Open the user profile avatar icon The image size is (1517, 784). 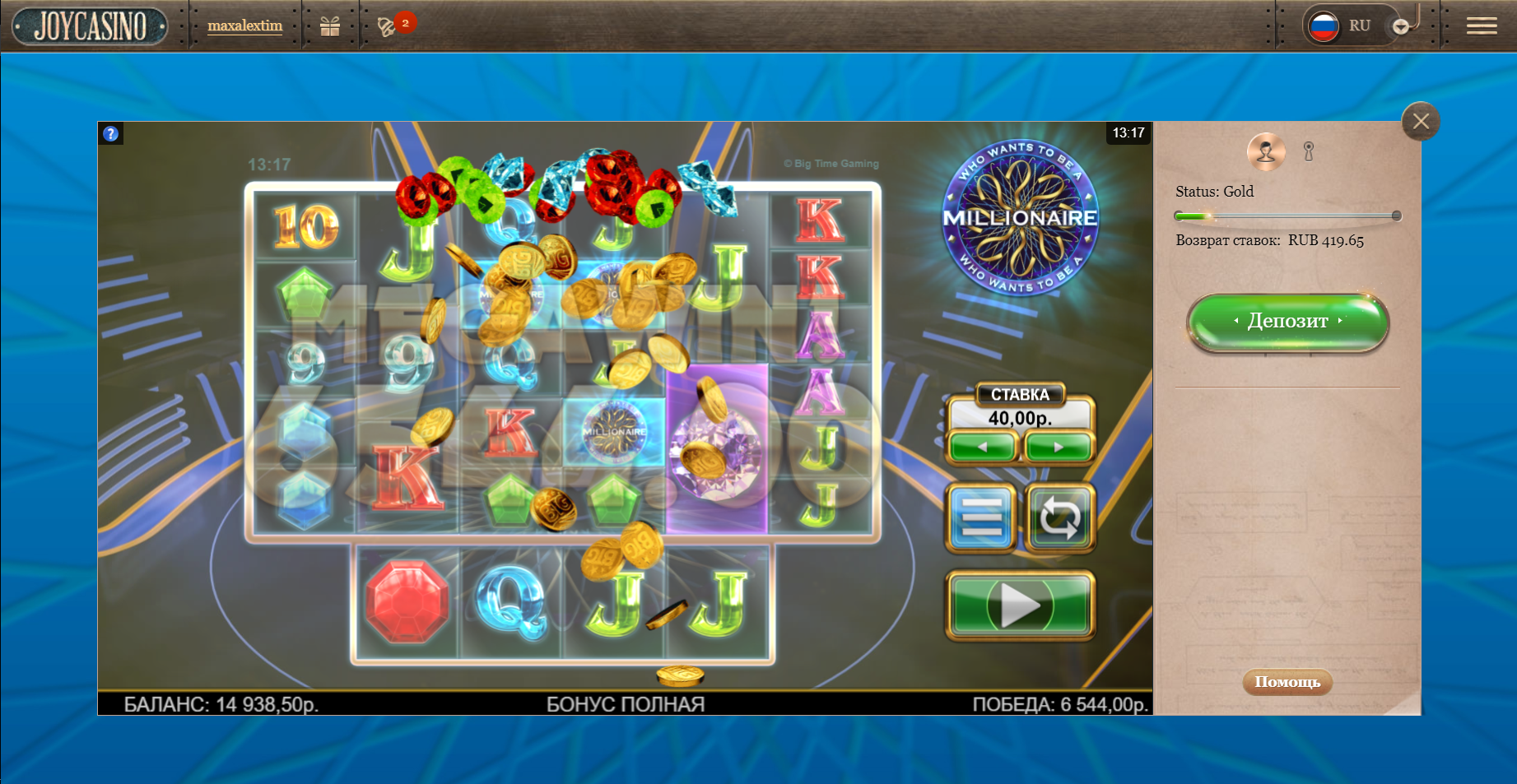pyautogui.click(x=1266, y=151)
